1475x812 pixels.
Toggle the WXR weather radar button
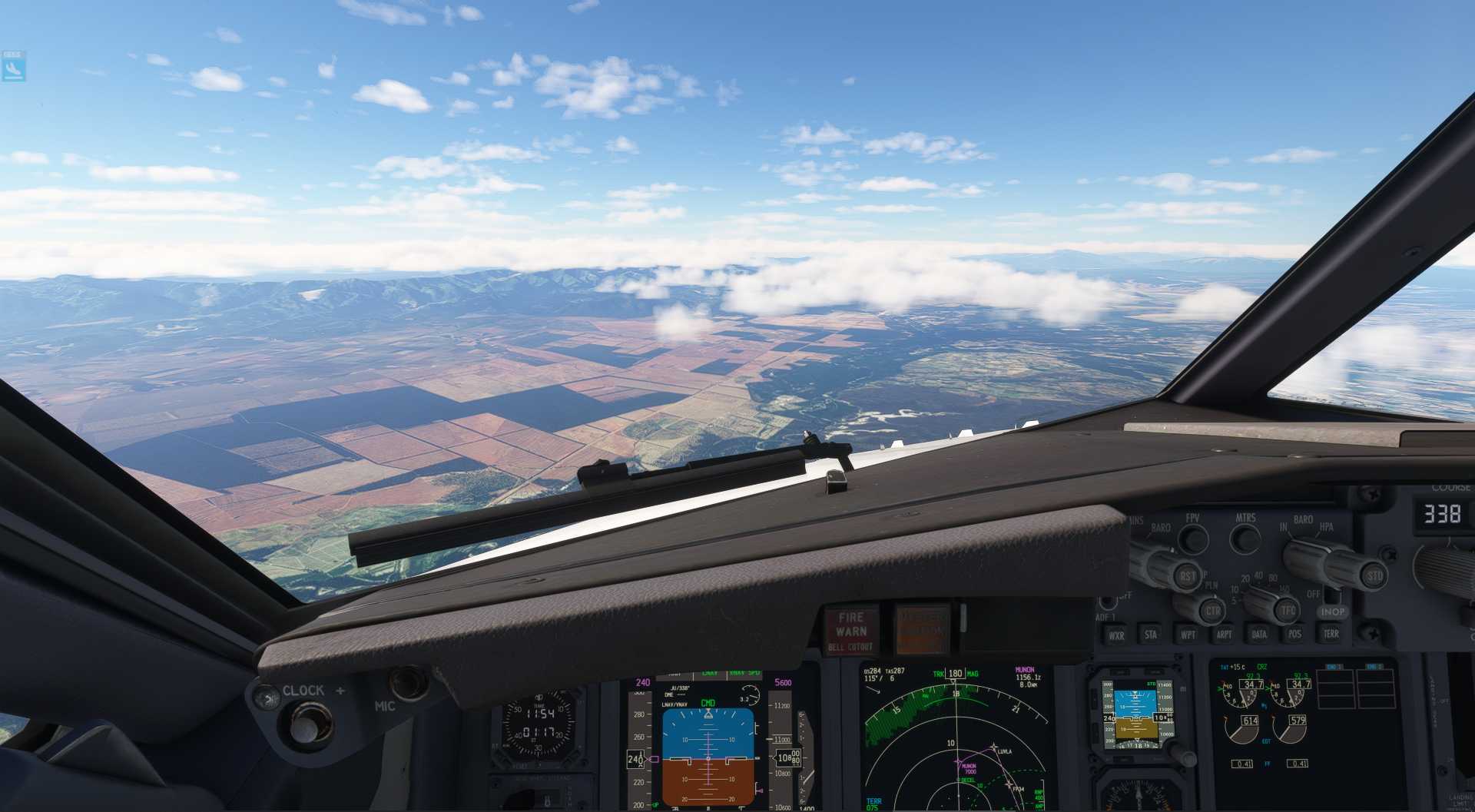click(1115, 635)
